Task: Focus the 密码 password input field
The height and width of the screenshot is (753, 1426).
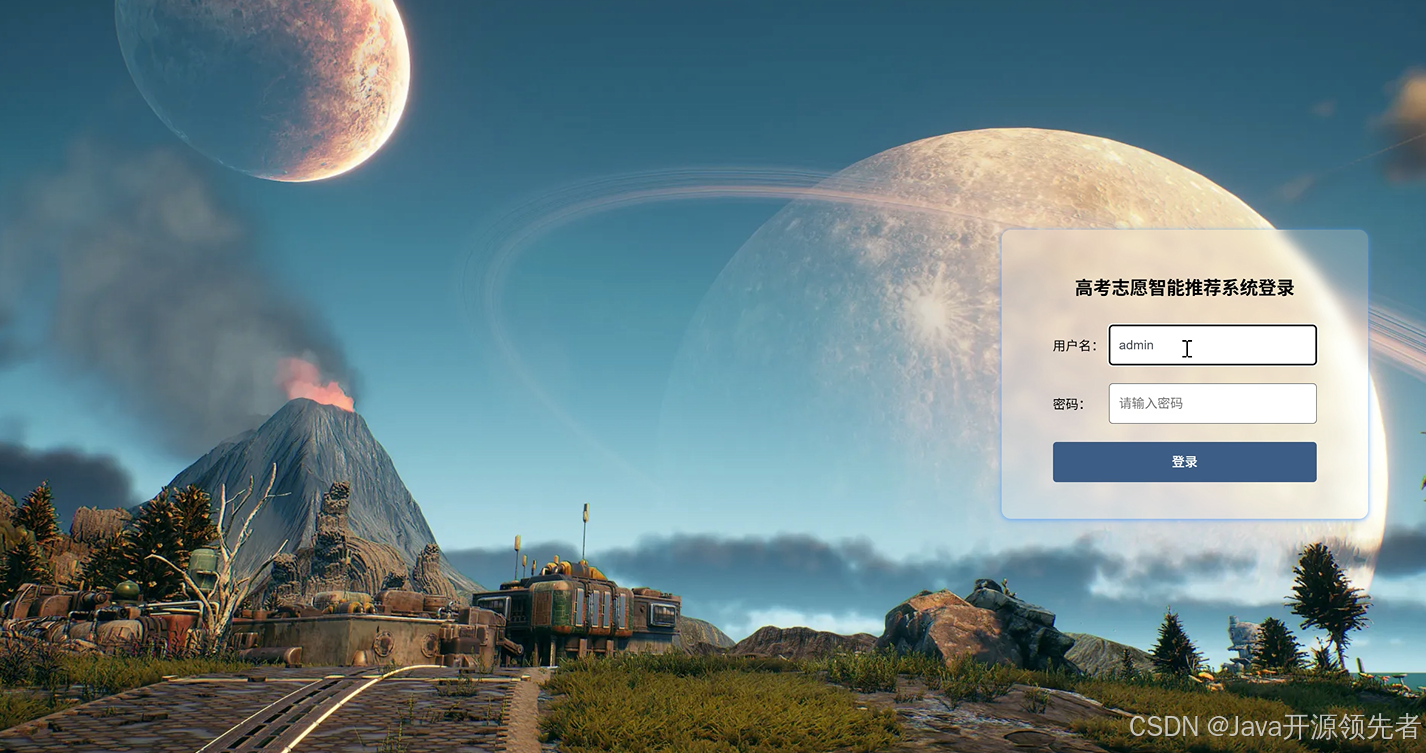Action: click(x=1212, y=403)
